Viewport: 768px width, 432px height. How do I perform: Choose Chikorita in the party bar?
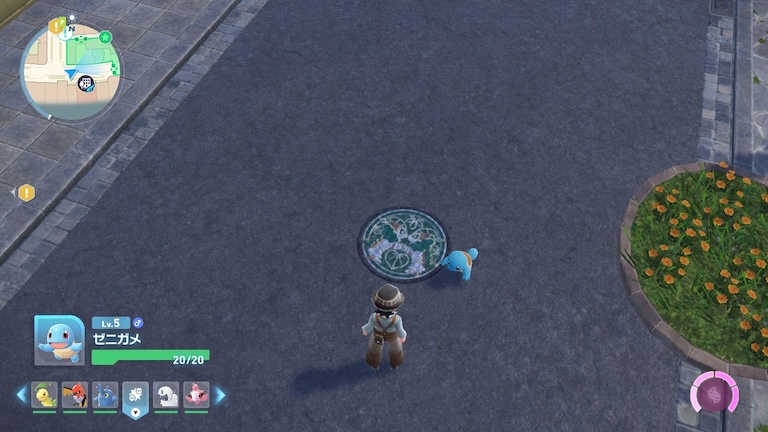[44, 395]
